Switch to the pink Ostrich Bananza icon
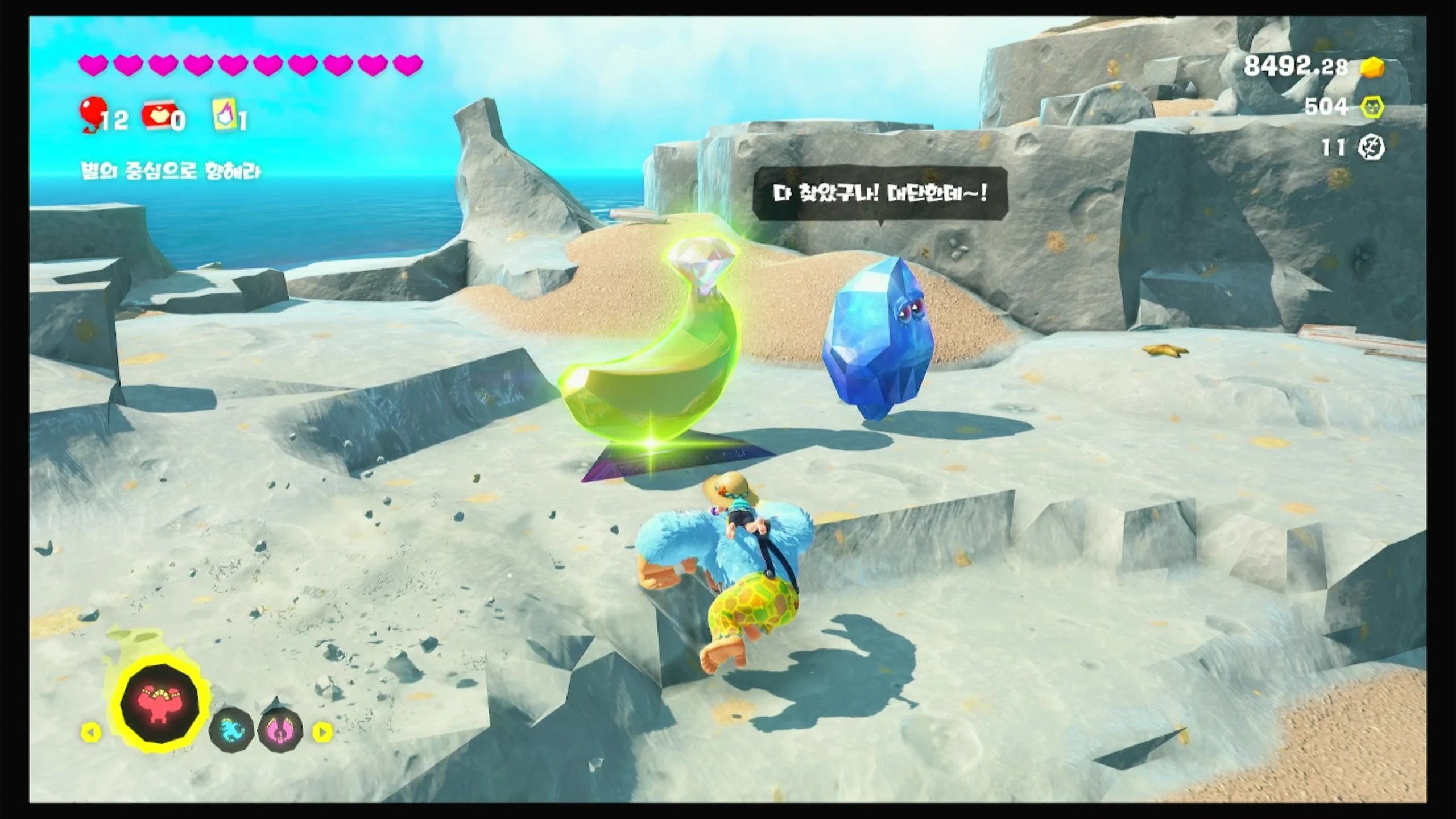 (280, 731)
